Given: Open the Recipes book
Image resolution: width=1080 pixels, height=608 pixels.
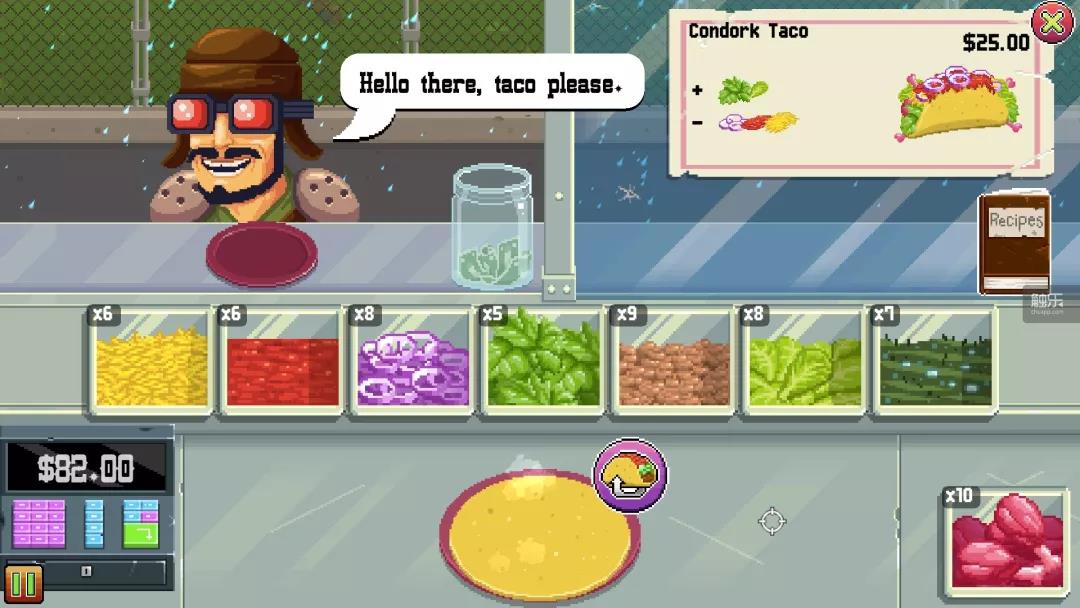Looking at the screenshot, I should (1014, 244).
